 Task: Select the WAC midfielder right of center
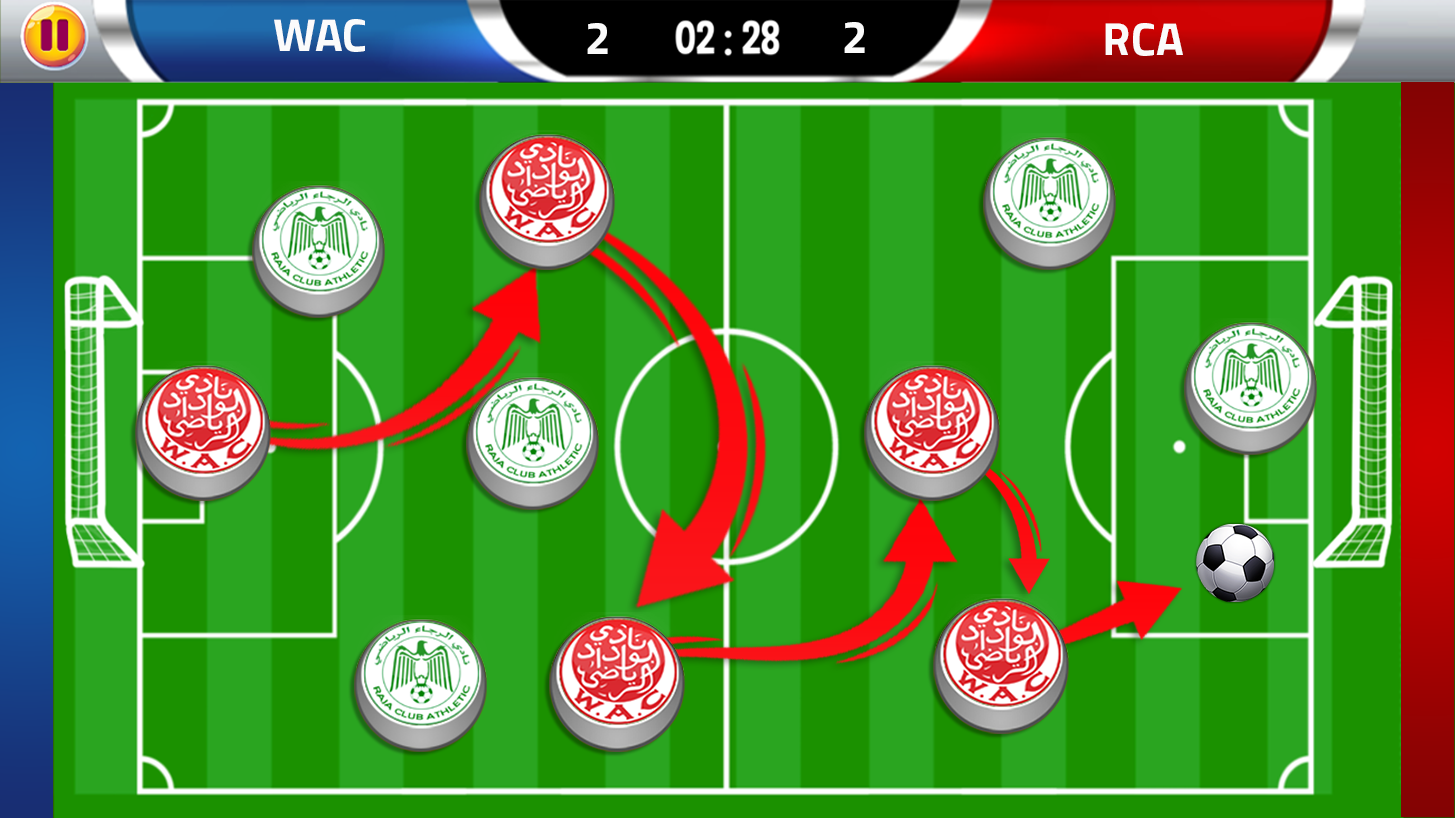coord(930,430)
